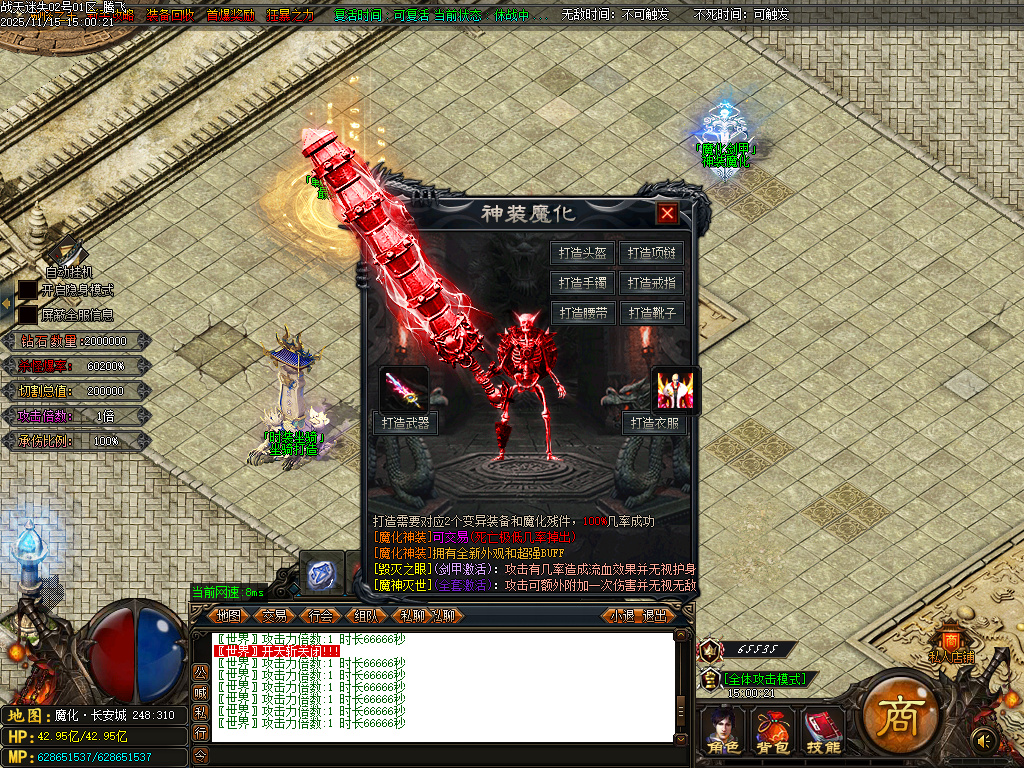
Task: Choose the 打造头盔 helmet forging button
Action: 583,253
